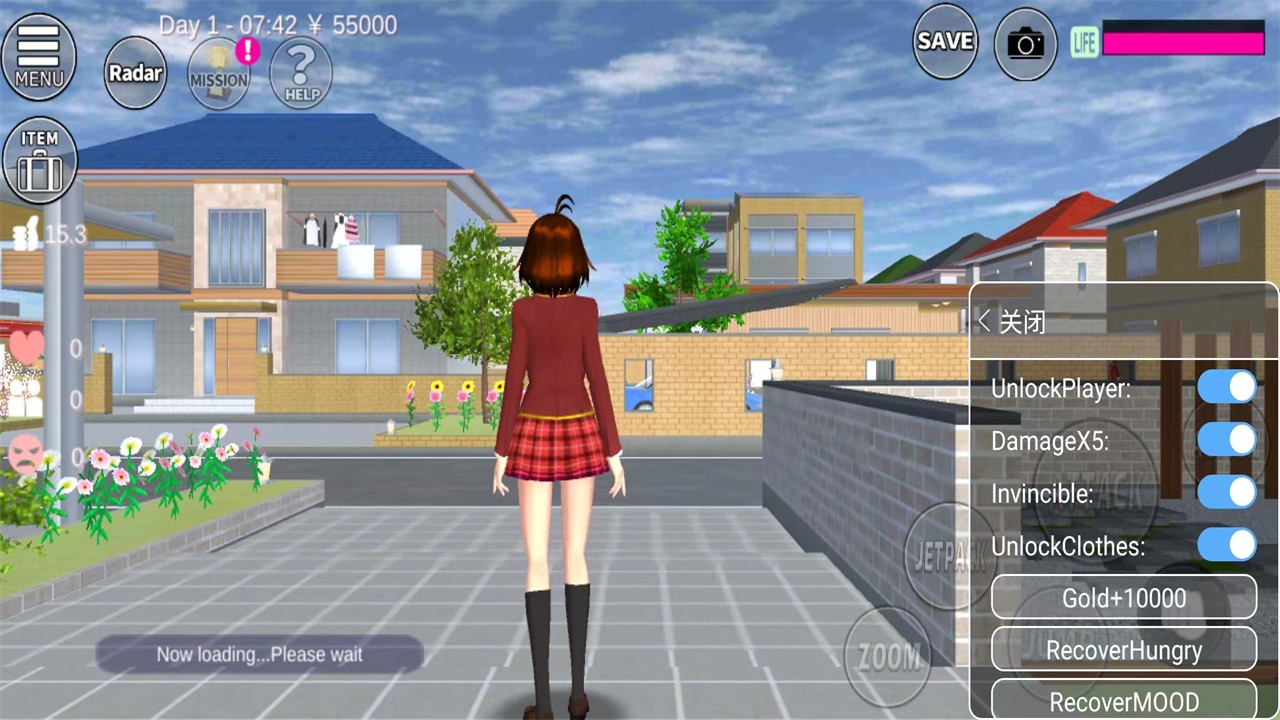The image size is (1280, 720).
Task: Toggle off UnlockClothes
Action: click(1228, 546)
